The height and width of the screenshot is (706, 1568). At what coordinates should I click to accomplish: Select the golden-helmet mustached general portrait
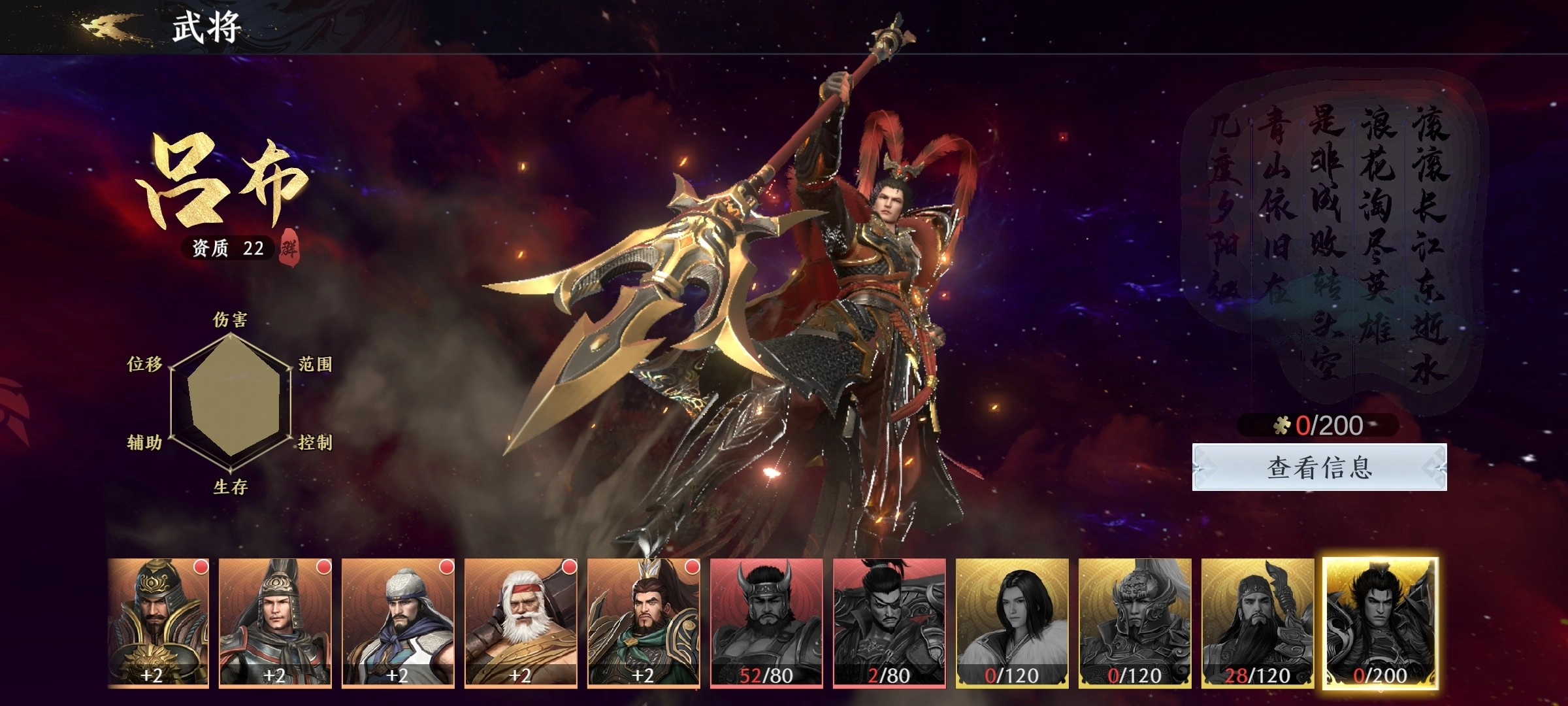158,622
